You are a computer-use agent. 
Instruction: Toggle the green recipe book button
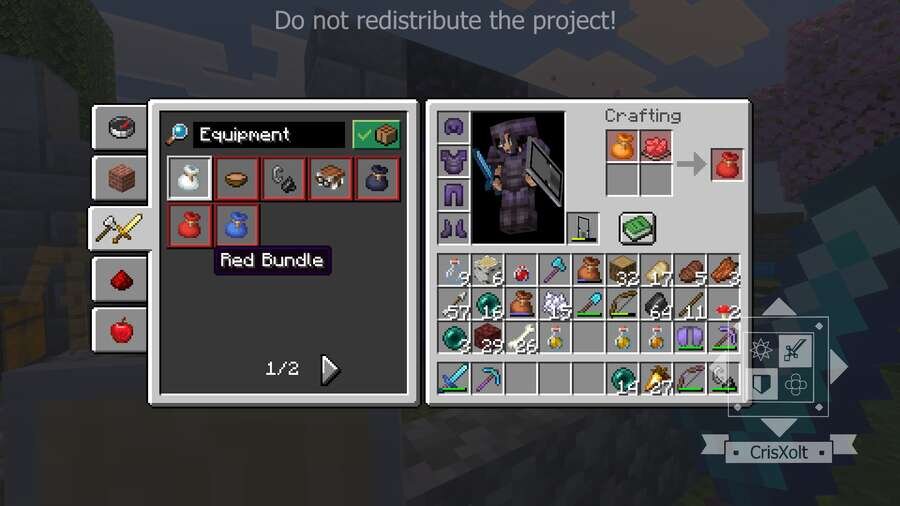[x=636, y=228]
